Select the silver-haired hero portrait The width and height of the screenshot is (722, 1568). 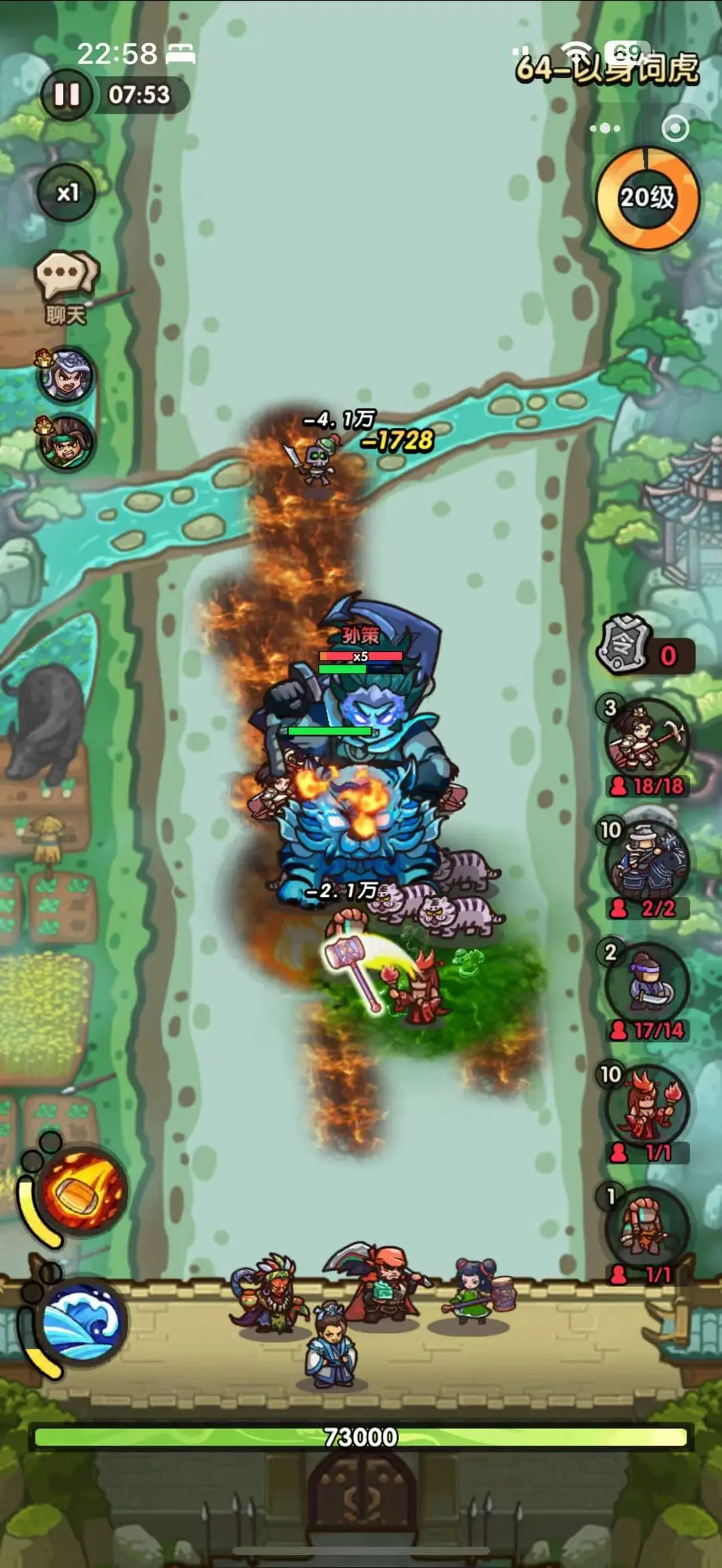click(66, 375)
